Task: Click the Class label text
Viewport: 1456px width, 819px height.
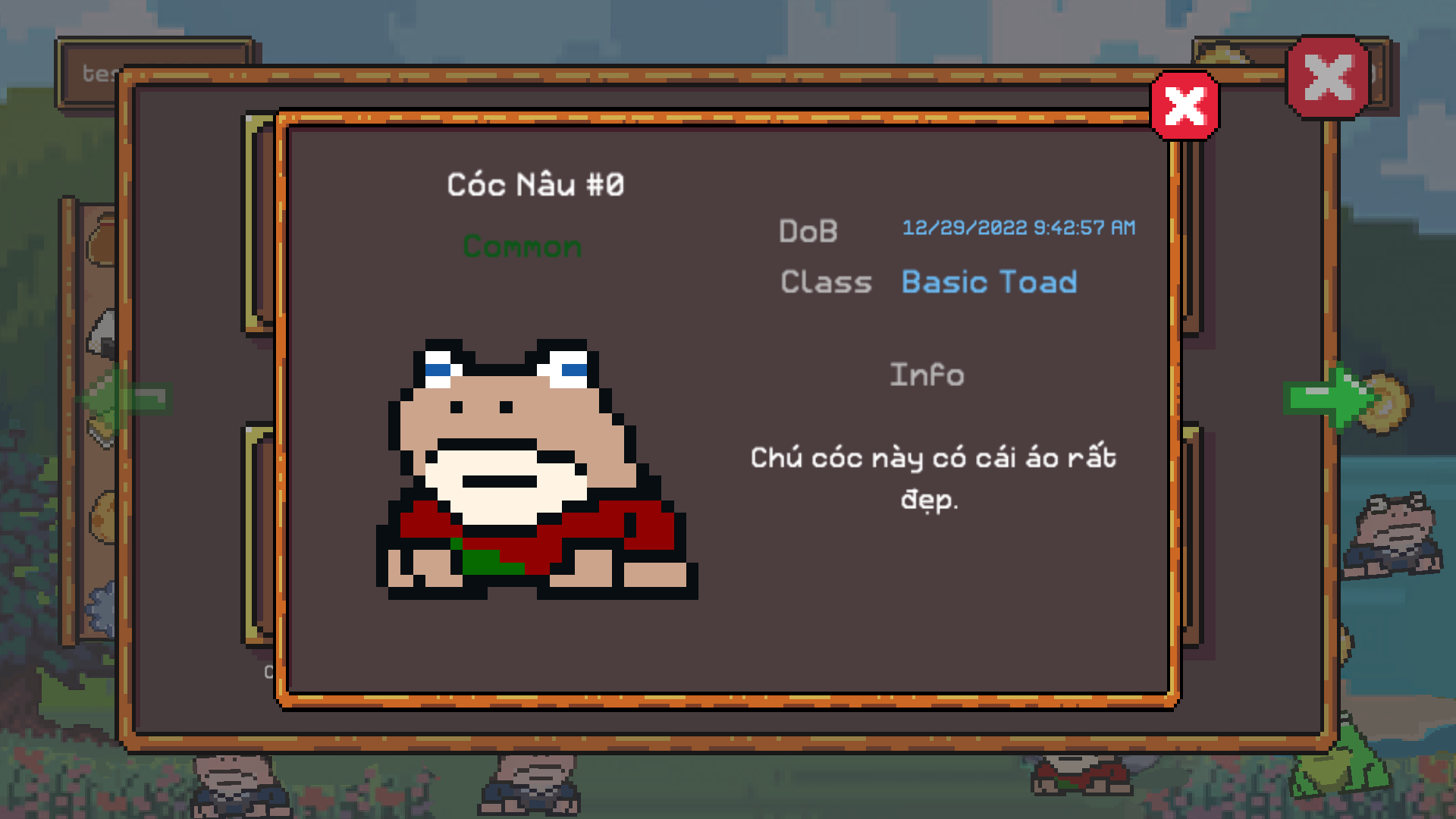Action: tap(826, 282)
